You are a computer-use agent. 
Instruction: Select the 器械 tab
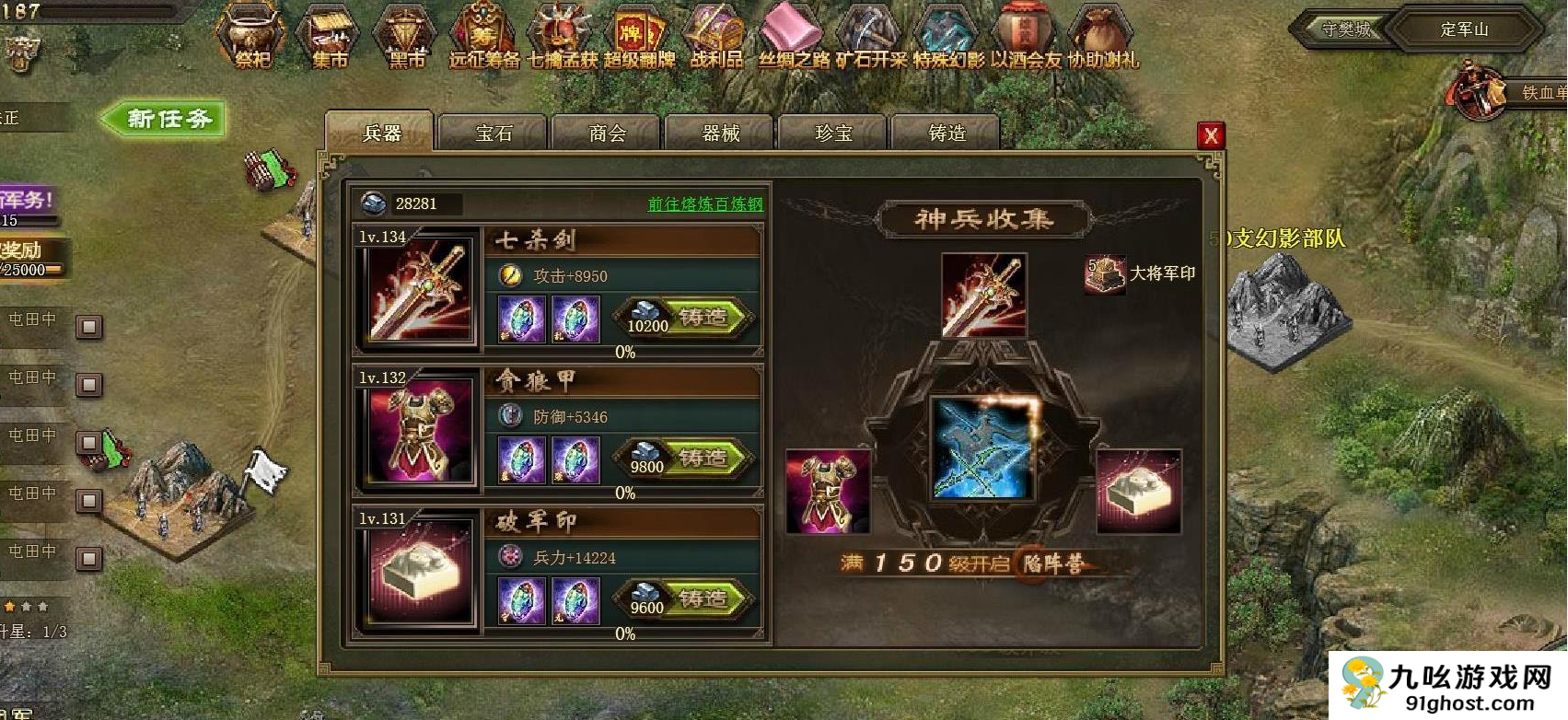[721, 134]
